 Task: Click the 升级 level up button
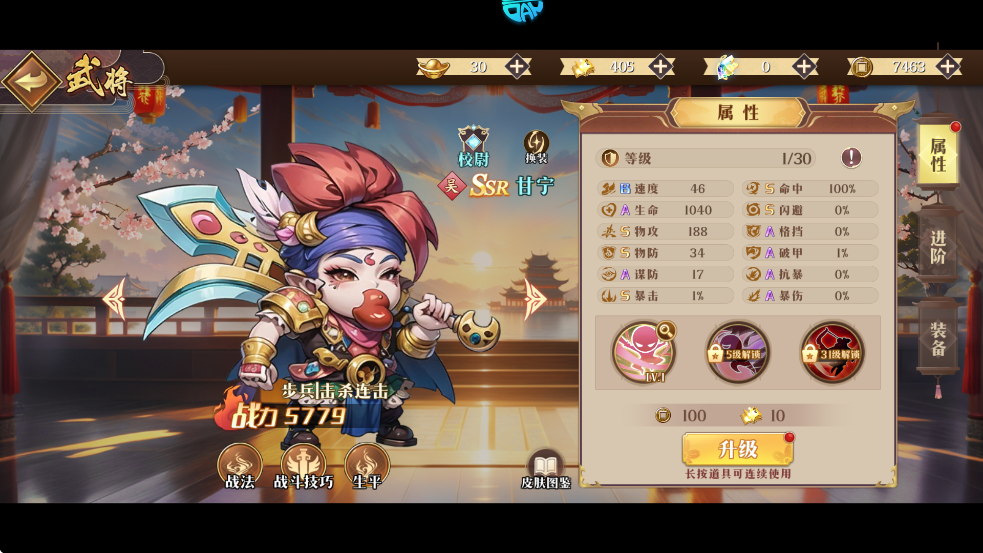tap(738, 449)
